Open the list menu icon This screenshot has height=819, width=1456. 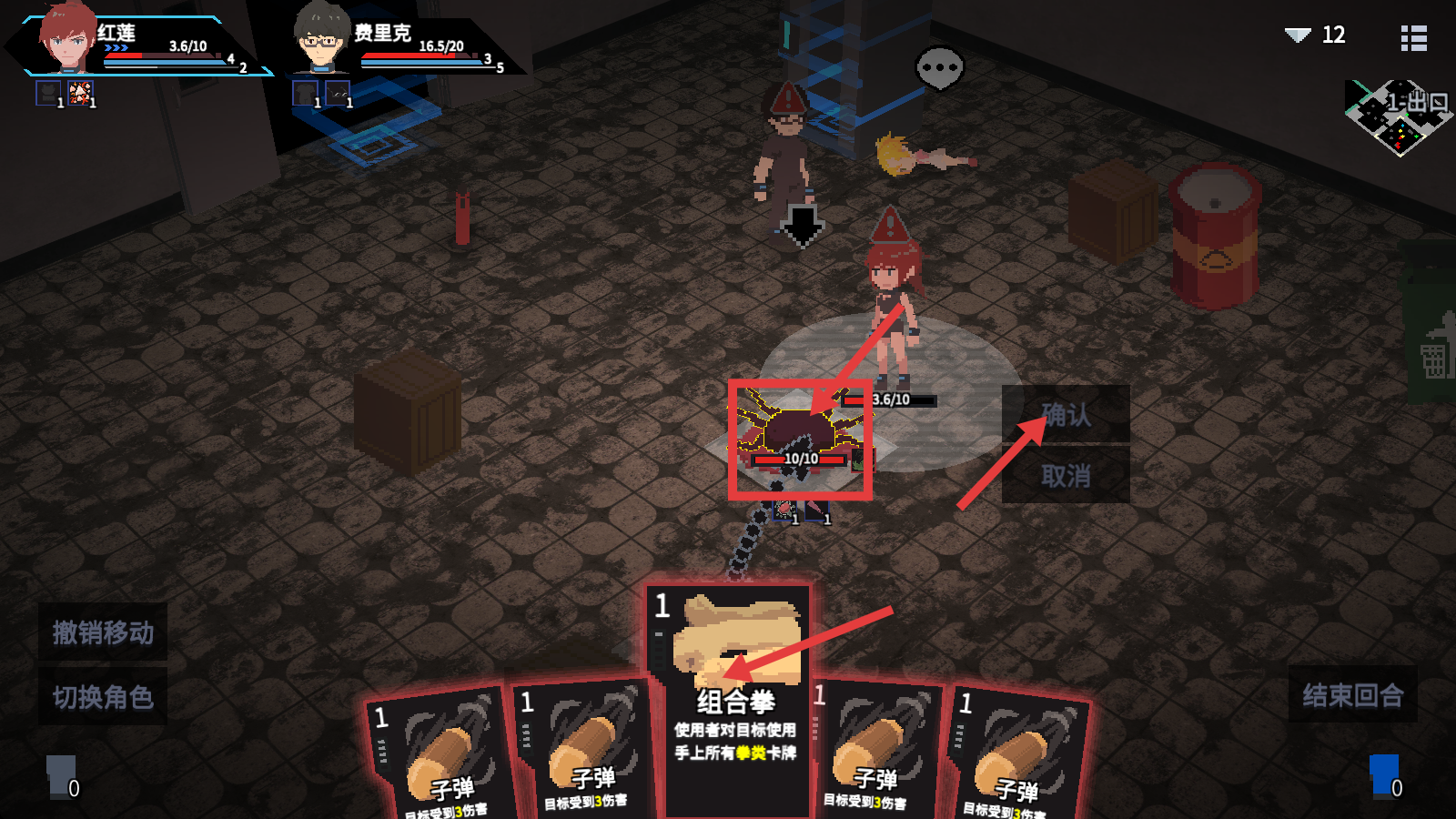pos(1413,37)
